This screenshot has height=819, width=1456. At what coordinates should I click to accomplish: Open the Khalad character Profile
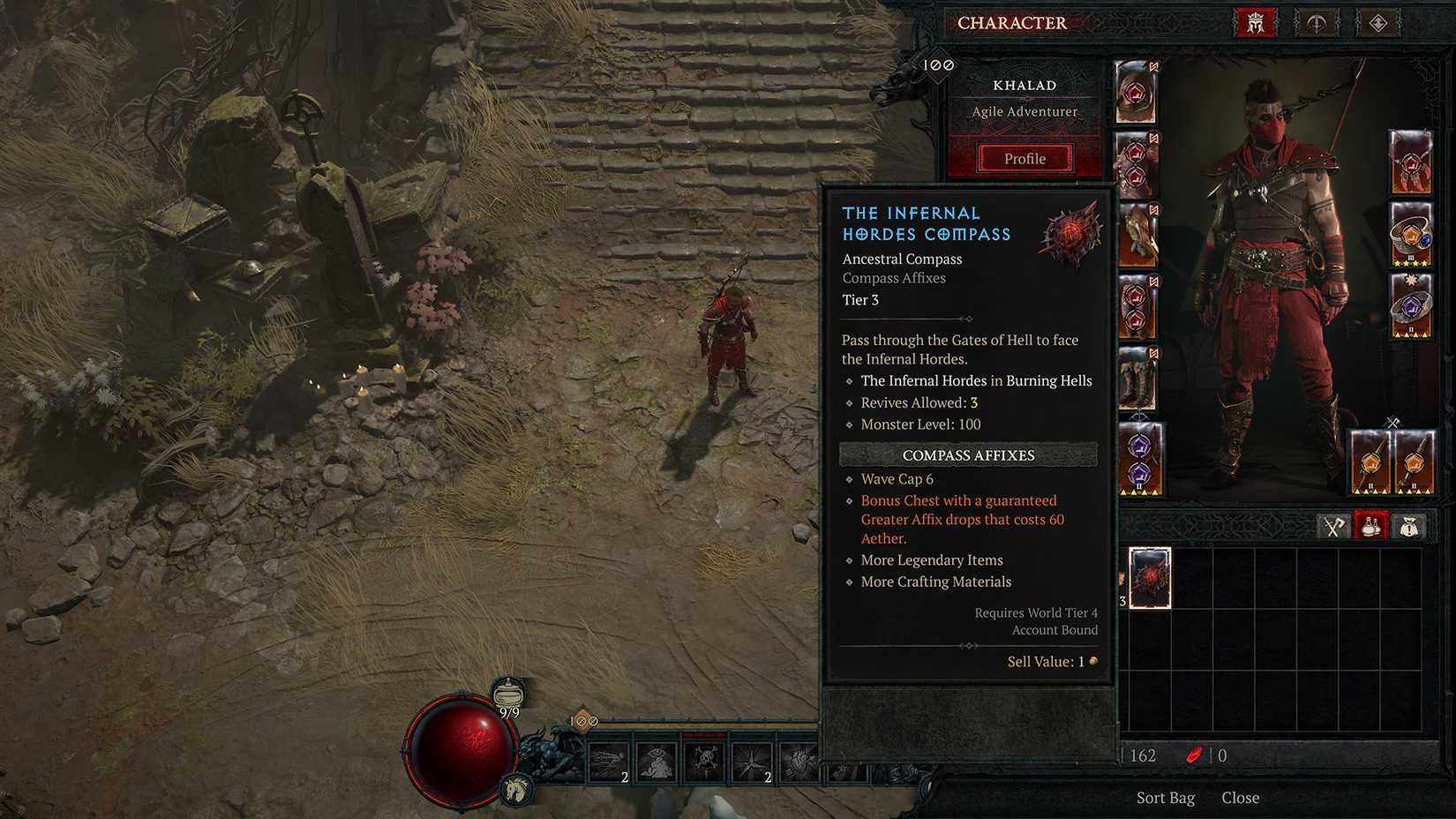[x=1024, y=159]
